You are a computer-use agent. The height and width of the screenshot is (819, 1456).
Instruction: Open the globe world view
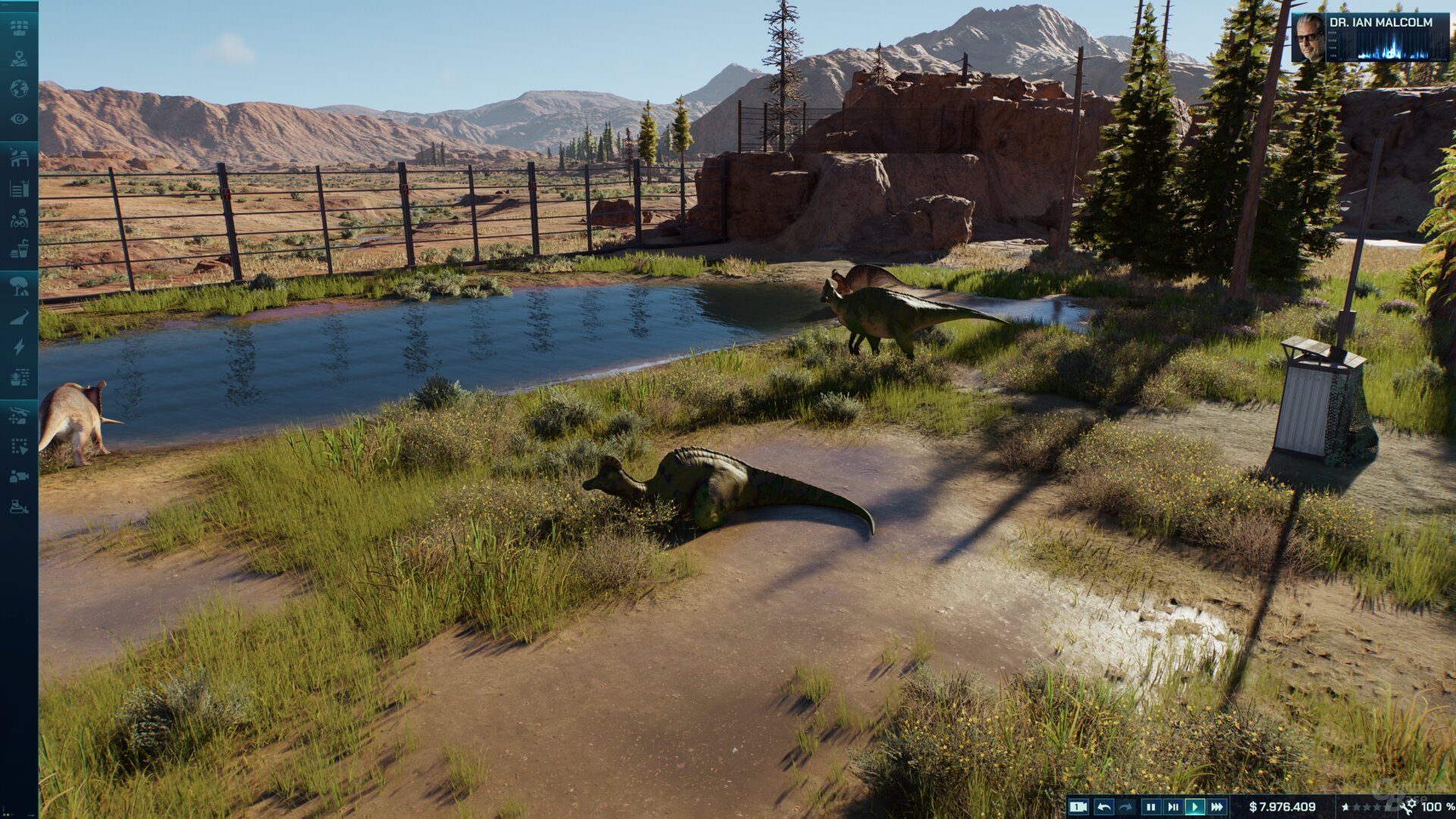coord(19,89)
